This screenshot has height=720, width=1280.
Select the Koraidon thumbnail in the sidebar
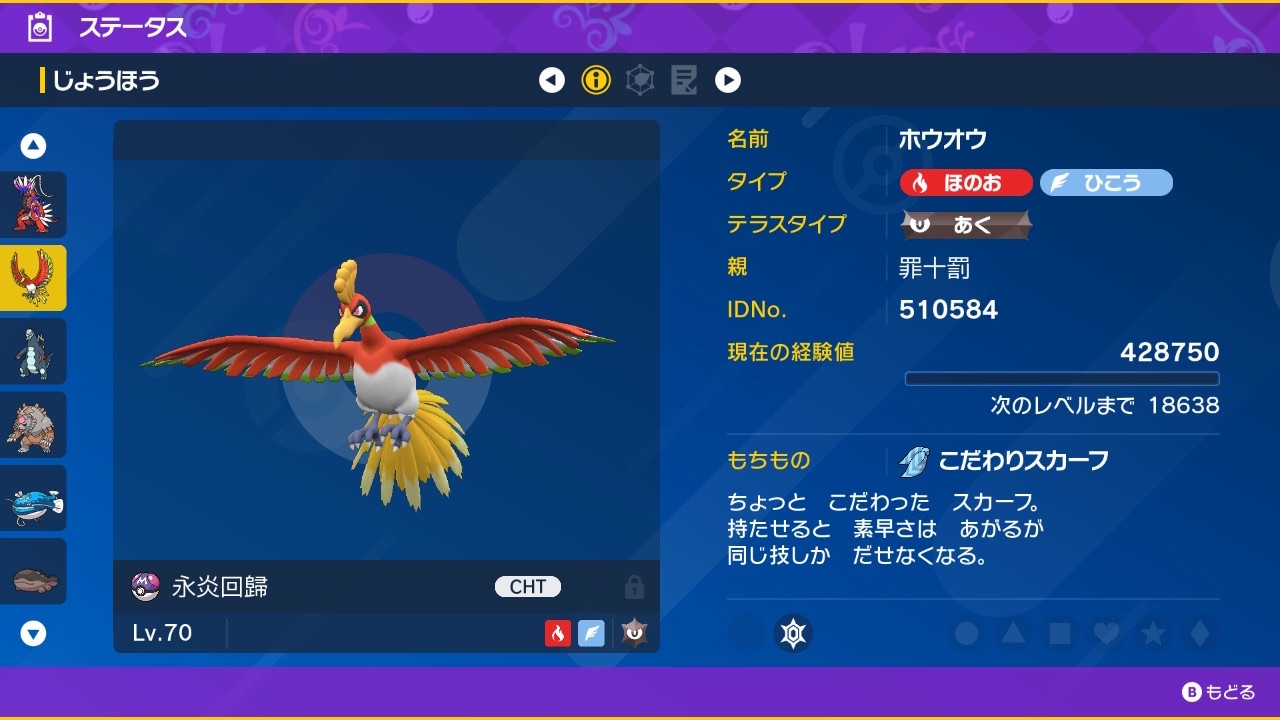coord(33,205)
